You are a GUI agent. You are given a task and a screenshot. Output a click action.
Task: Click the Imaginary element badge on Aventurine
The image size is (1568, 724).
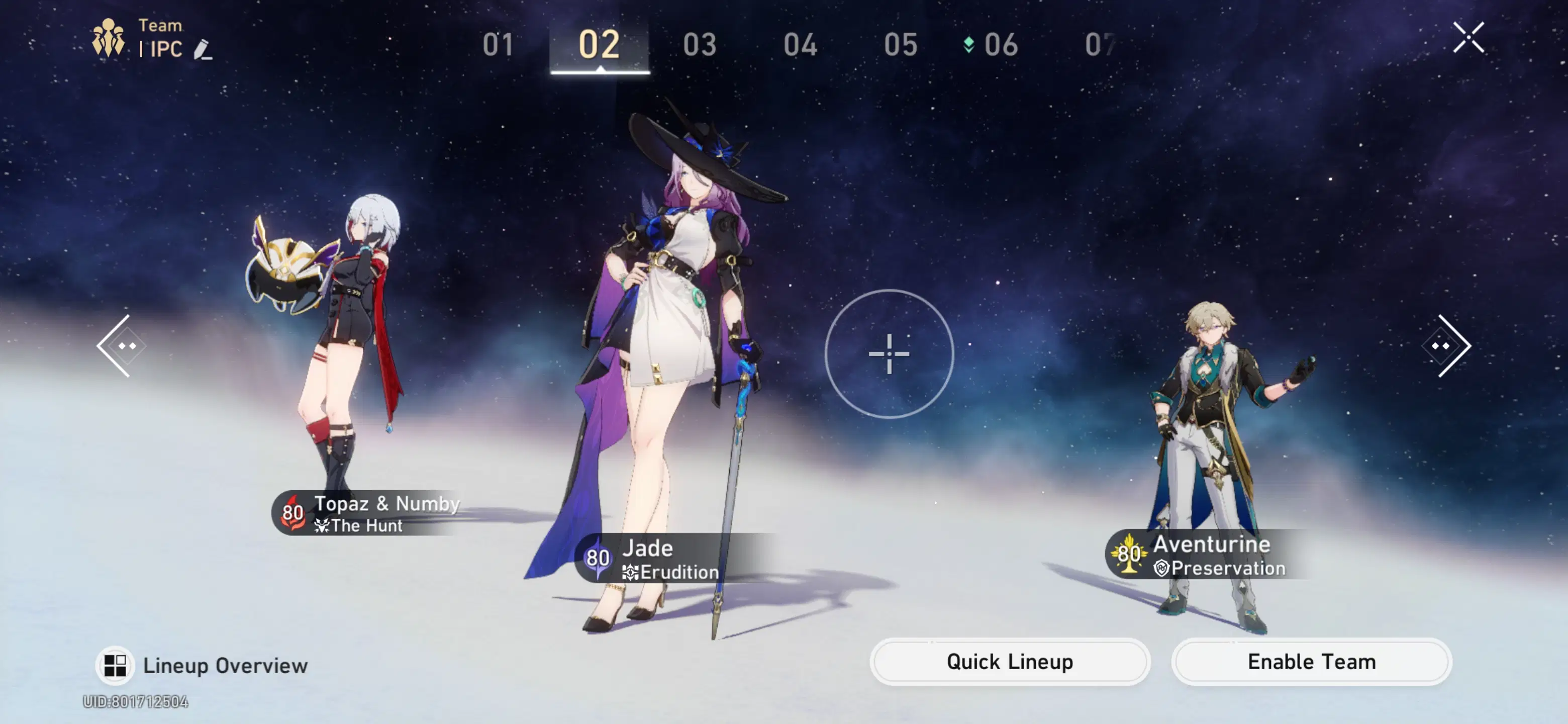[1129, 555]
